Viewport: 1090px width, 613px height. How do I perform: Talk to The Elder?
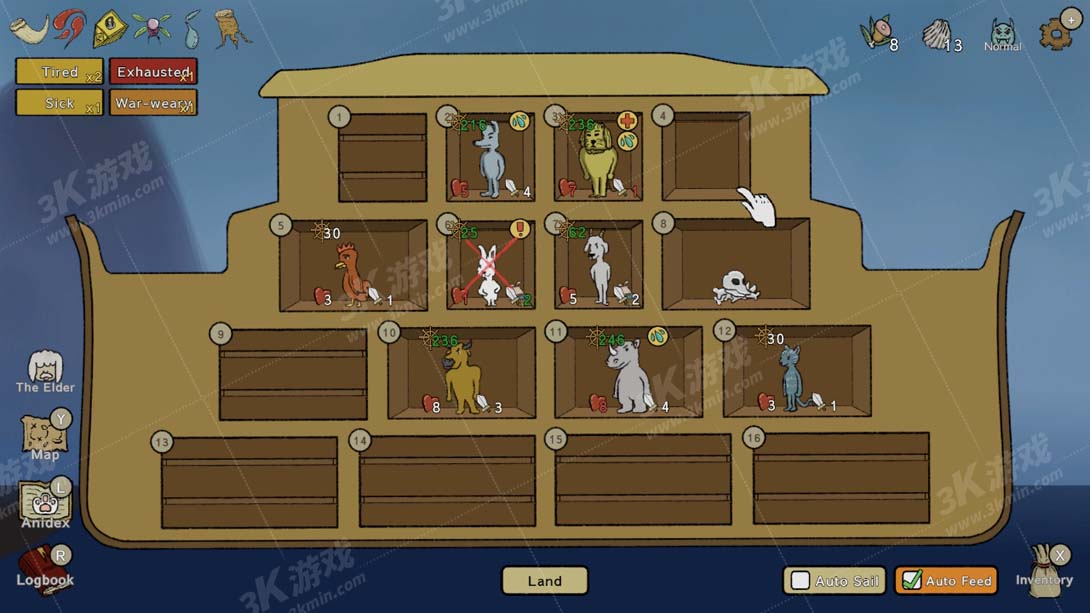45,368
